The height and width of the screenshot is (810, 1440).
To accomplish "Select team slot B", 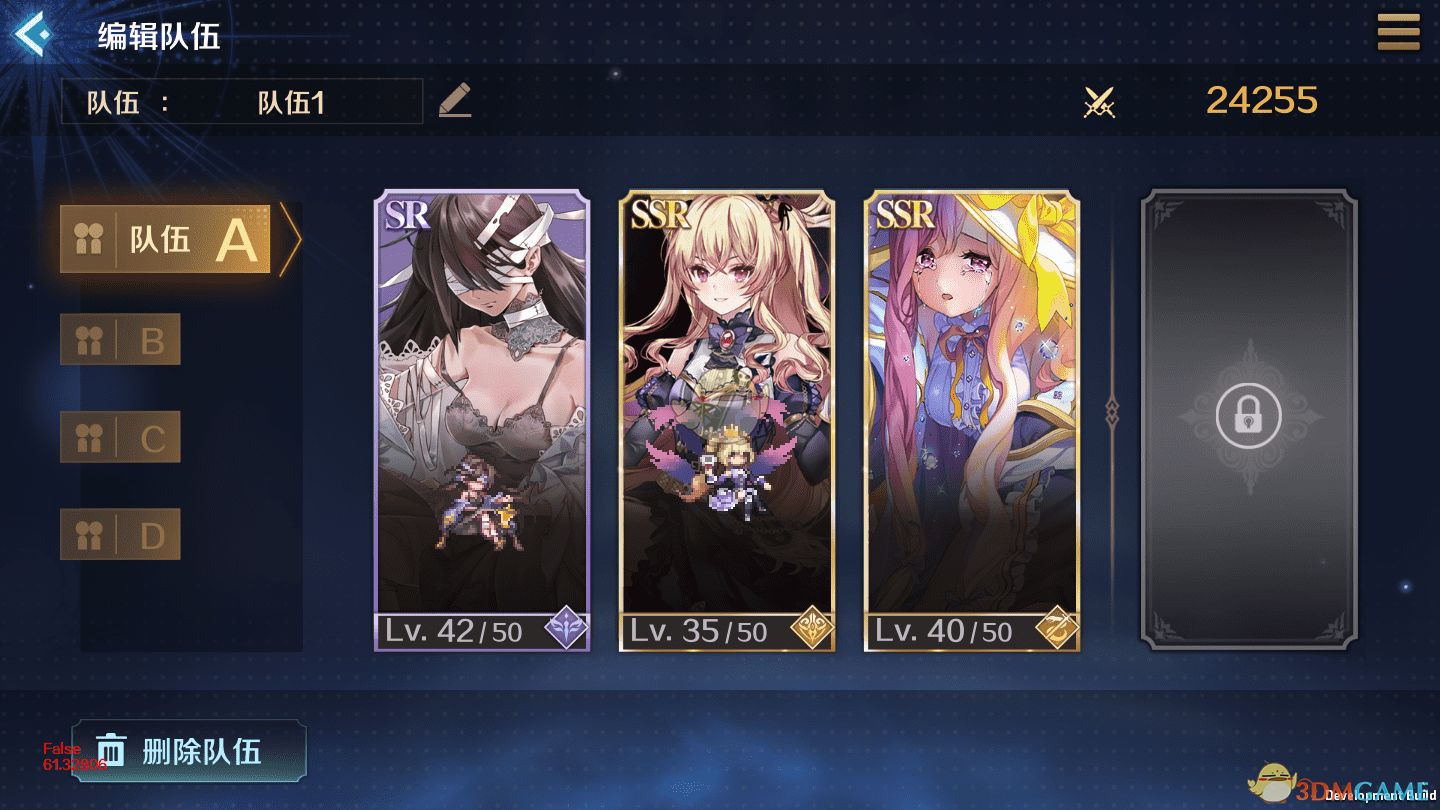I will point(120,338).
